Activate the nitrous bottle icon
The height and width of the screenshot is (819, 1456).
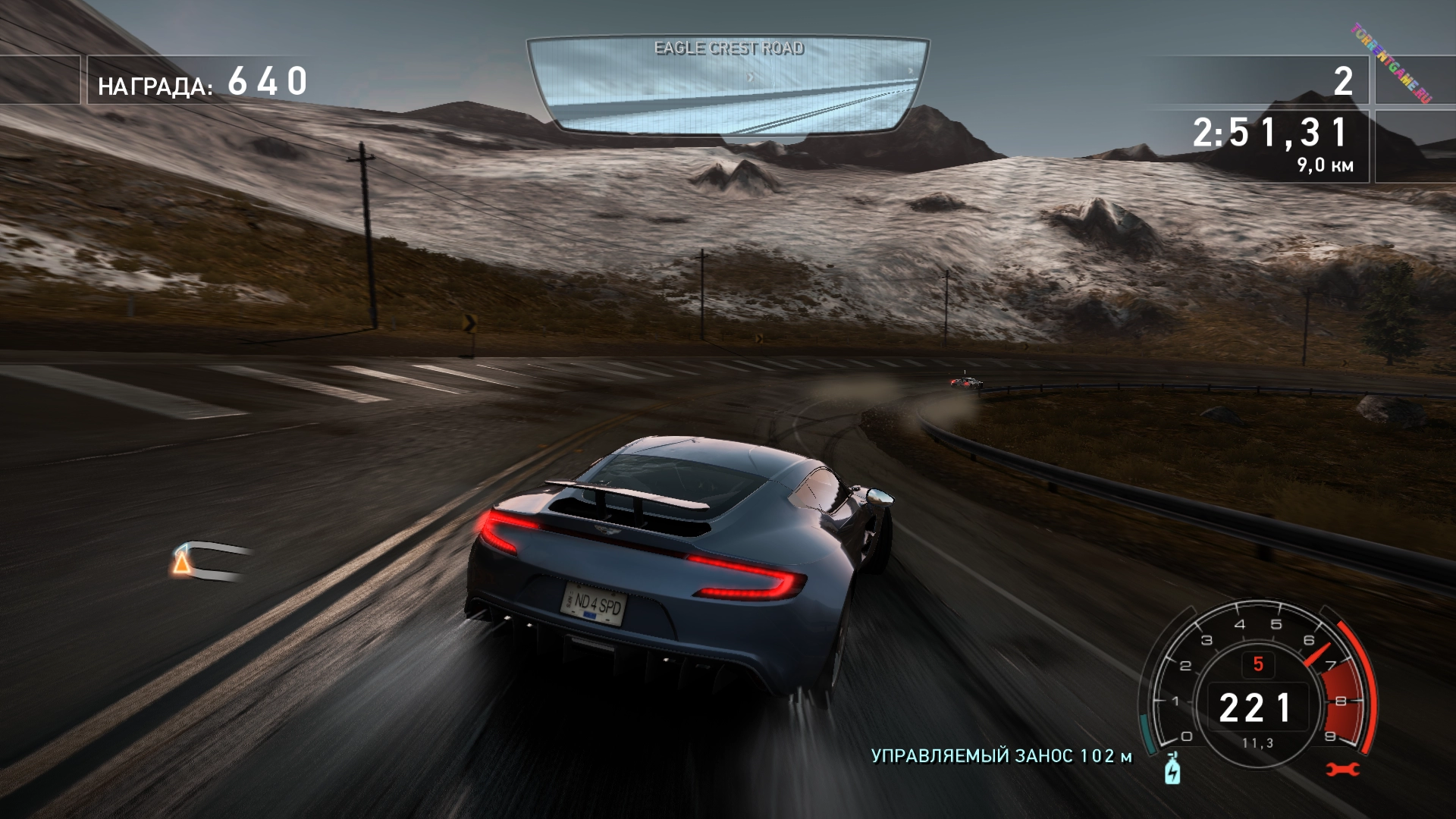(x=1172, y=770)
